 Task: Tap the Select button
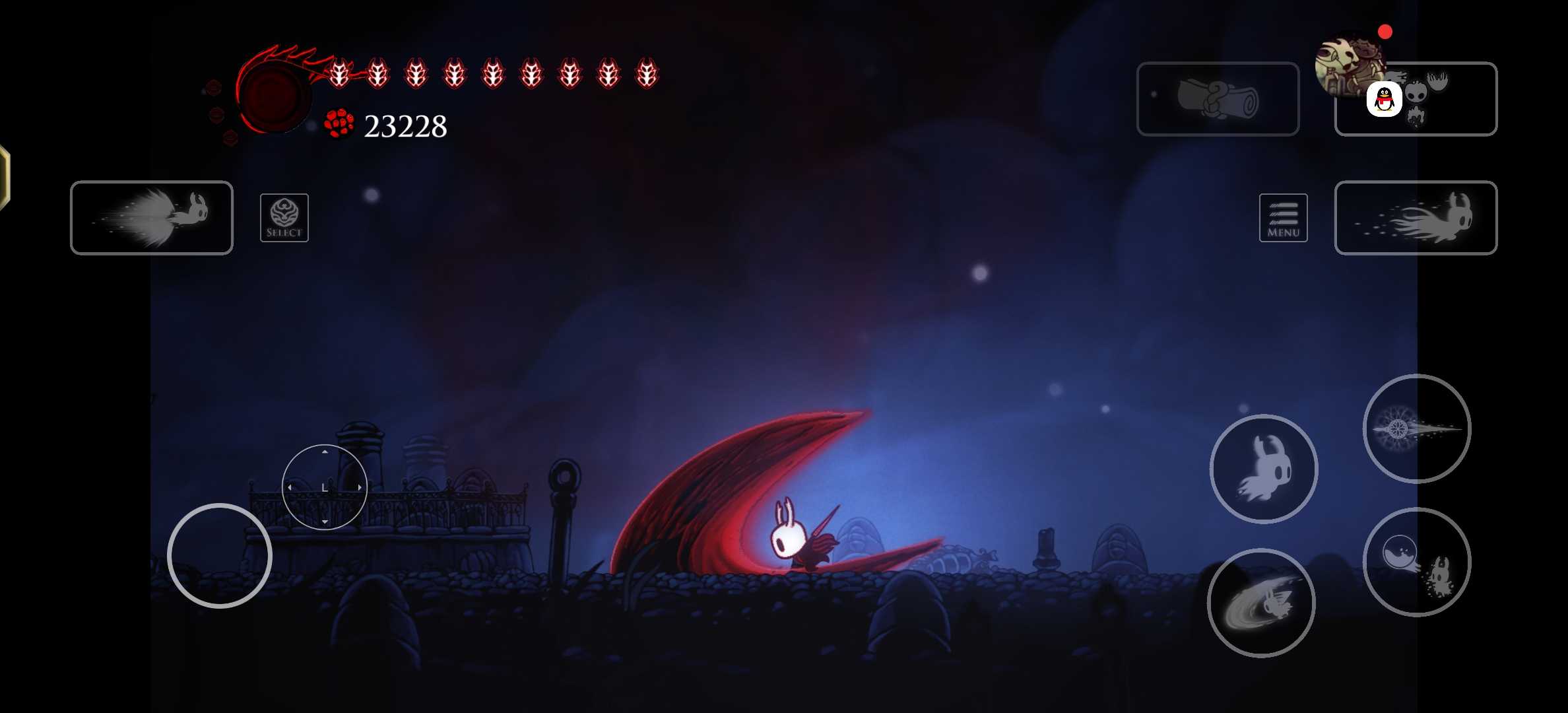pos(284,218)
